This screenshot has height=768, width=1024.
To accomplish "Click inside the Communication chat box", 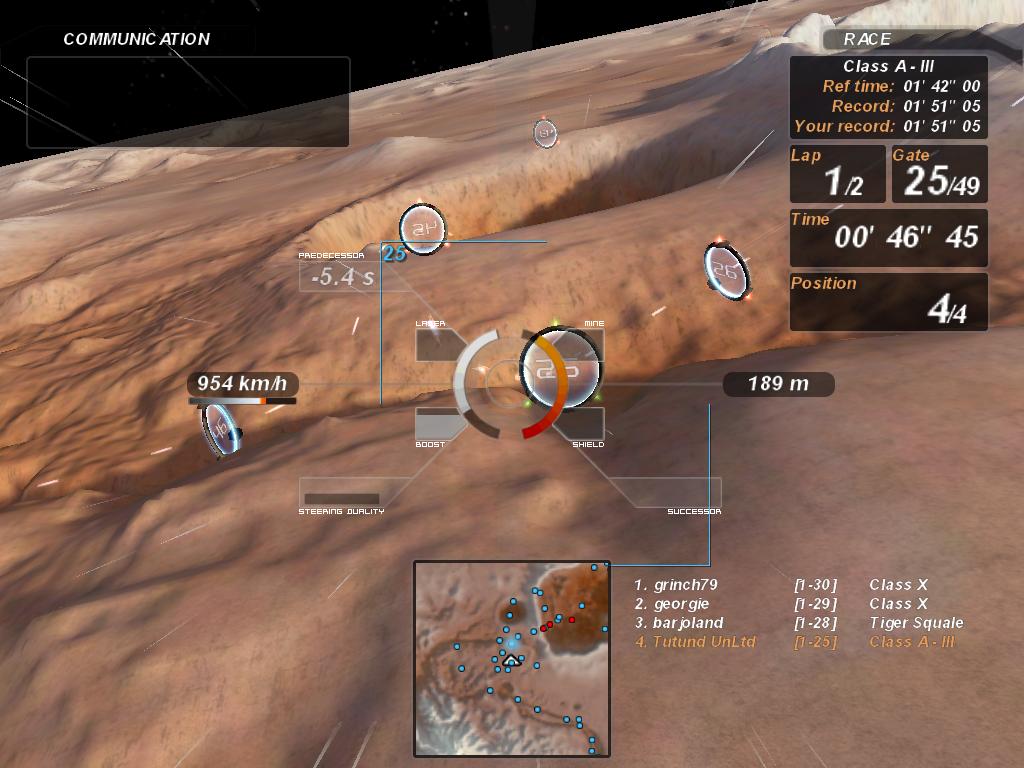I will click(x=188, y=102).
